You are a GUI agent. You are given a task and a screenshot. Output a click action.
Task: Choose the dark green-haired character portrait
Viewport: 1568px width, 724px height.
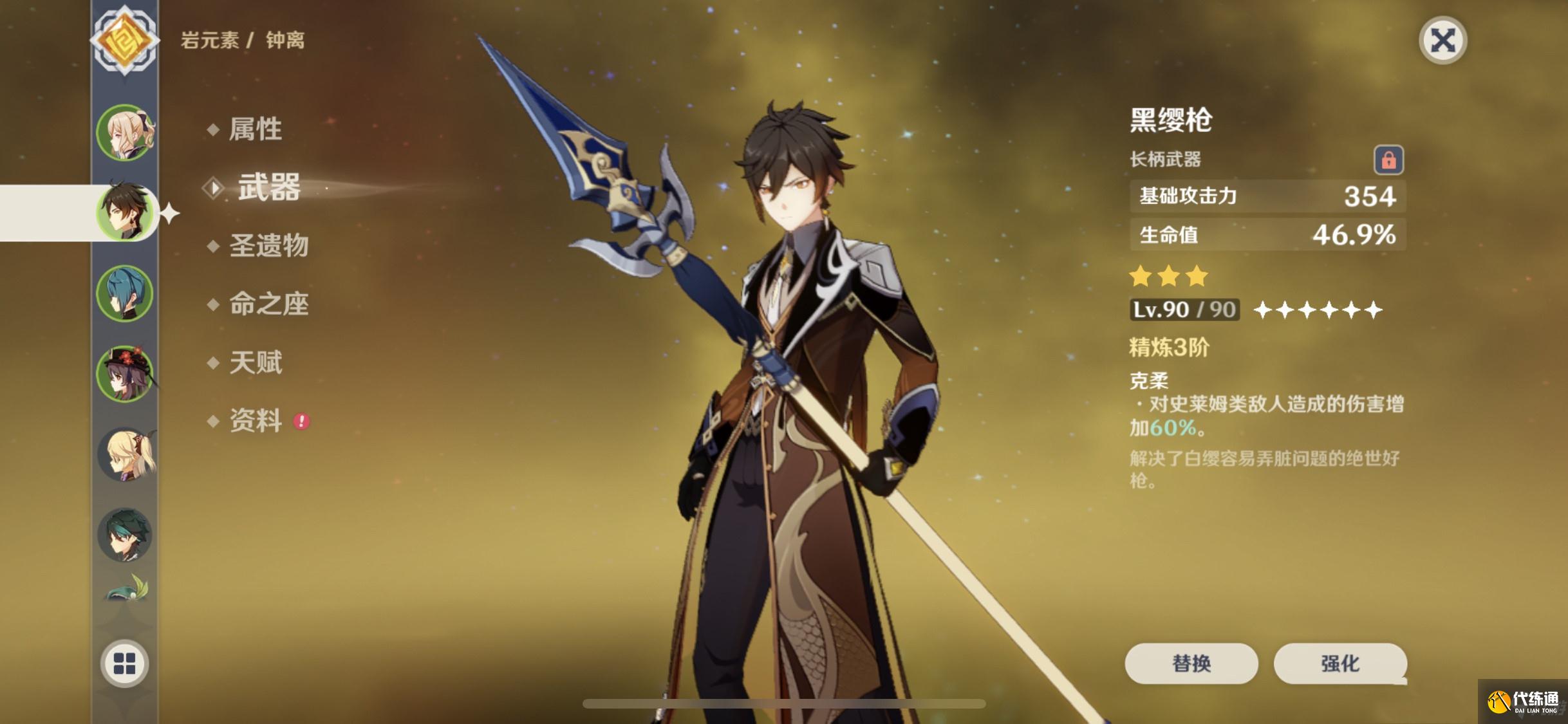pyautogui.click(x=125, y=534)
